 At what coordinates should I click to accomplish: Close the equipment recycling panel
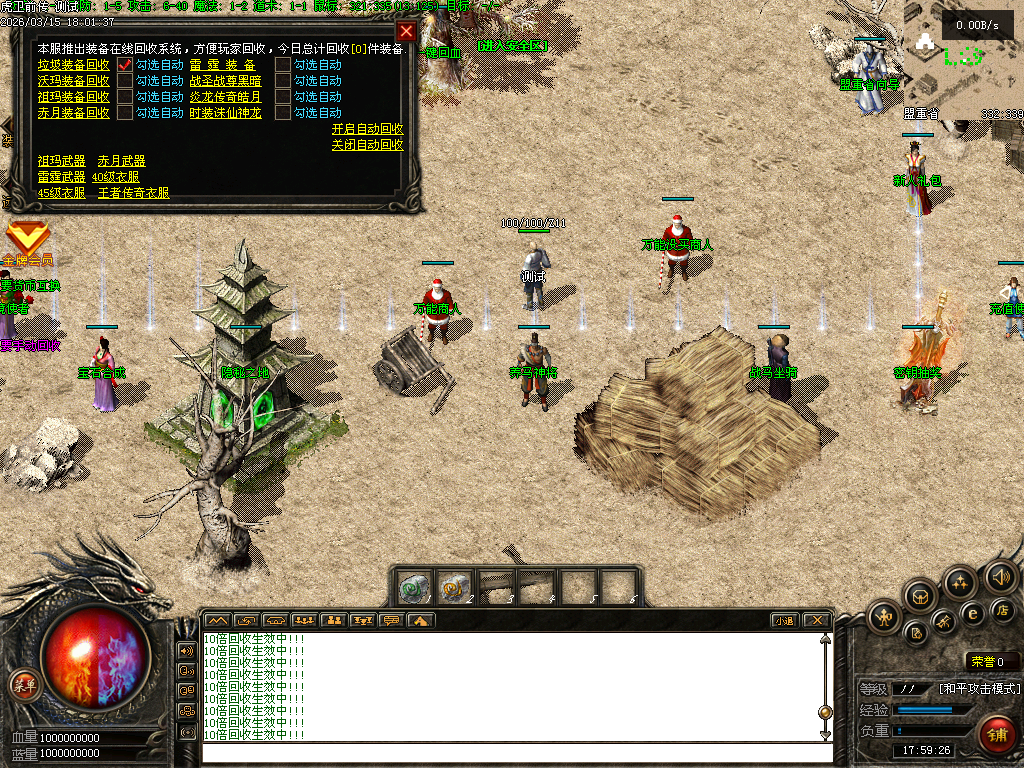[x=406, y=31]
